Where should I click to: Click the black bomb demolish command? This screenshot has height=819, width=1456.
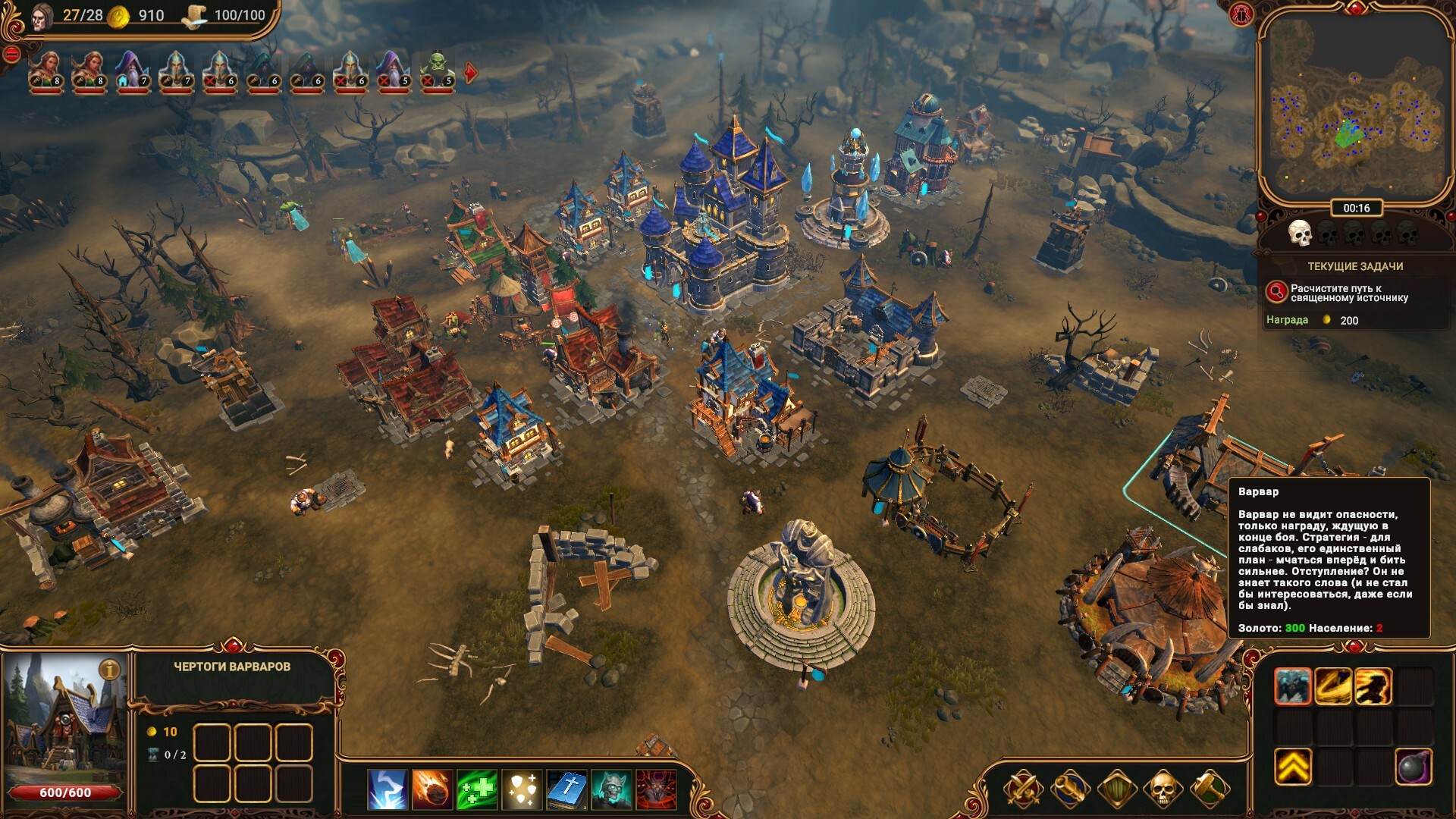coord(1414,767)
